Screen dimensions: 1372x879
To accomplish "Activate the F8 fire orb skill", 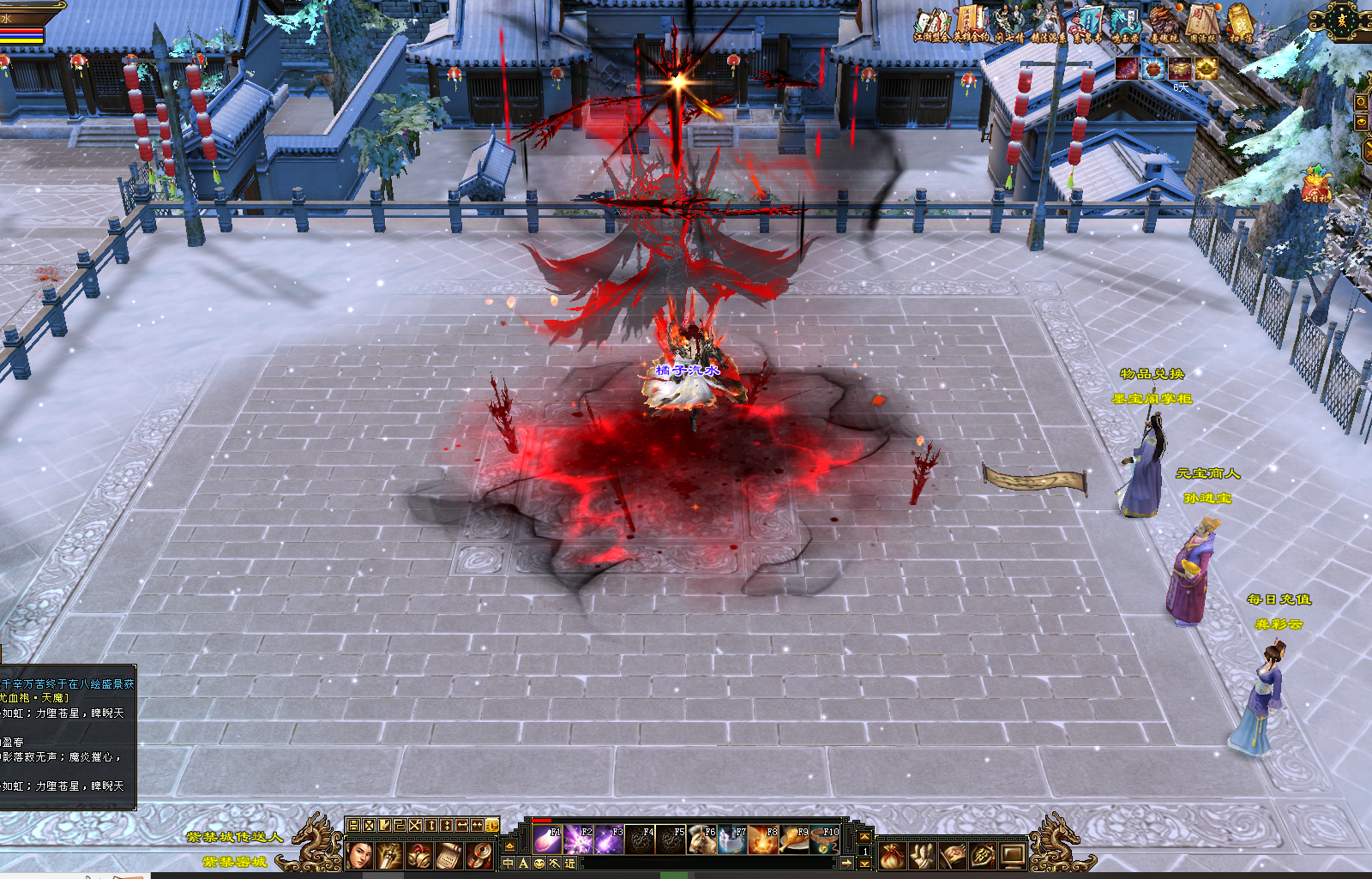I will [763, 840].
